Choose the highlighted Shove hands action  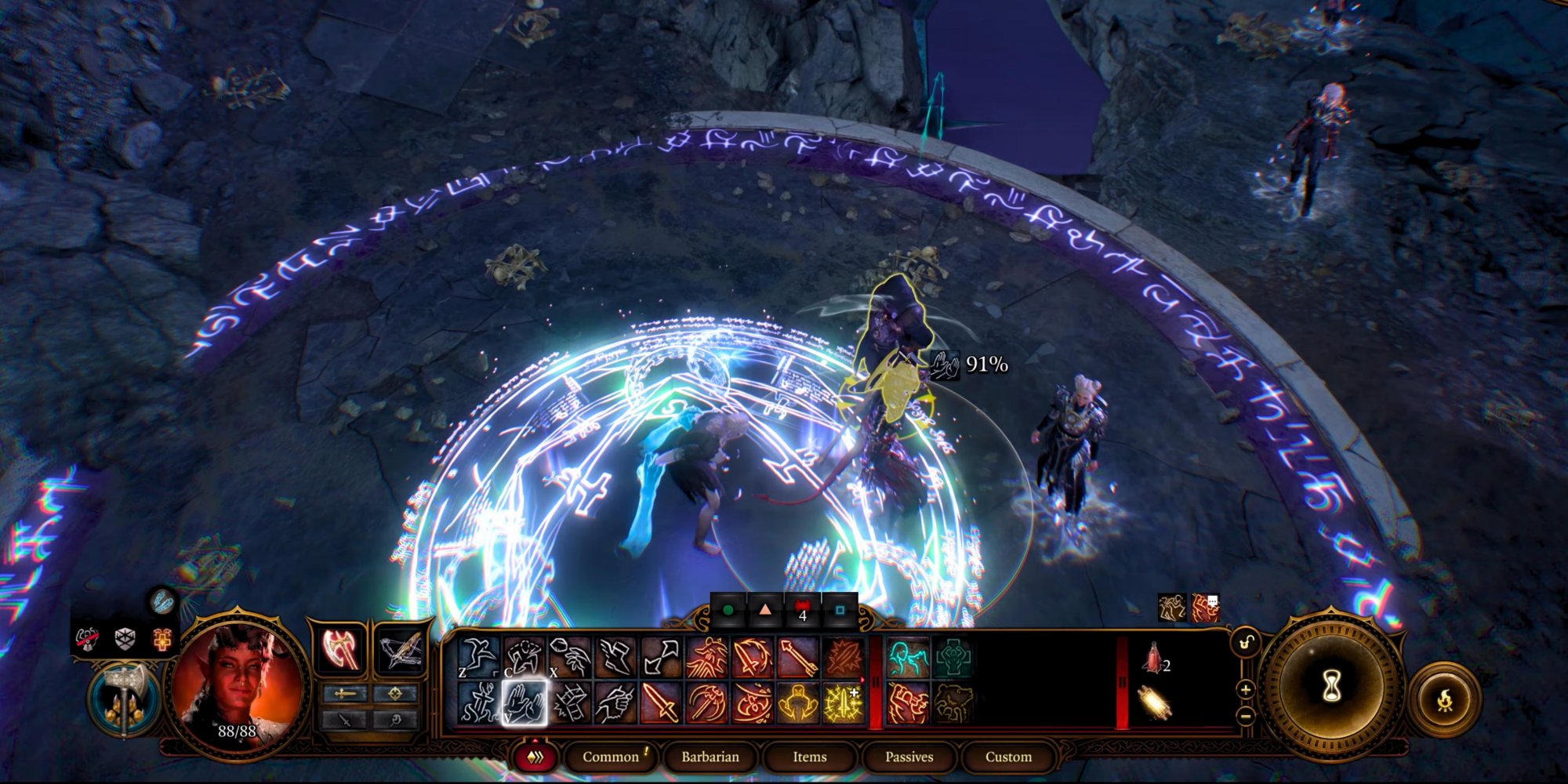(524, 702)
